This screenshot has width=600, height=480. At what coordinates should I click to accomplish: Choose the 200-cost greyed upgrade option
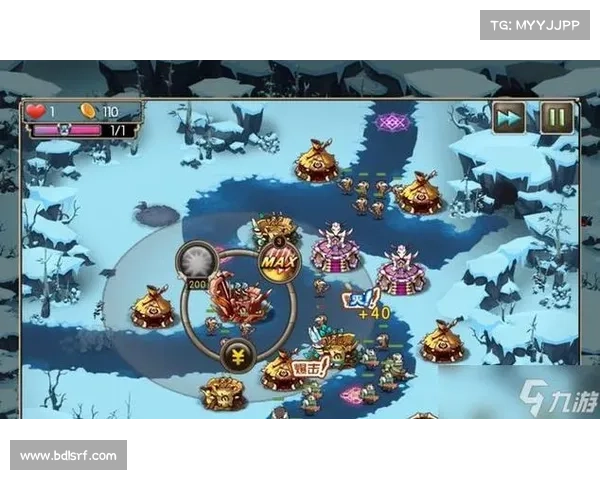point(192,263)
